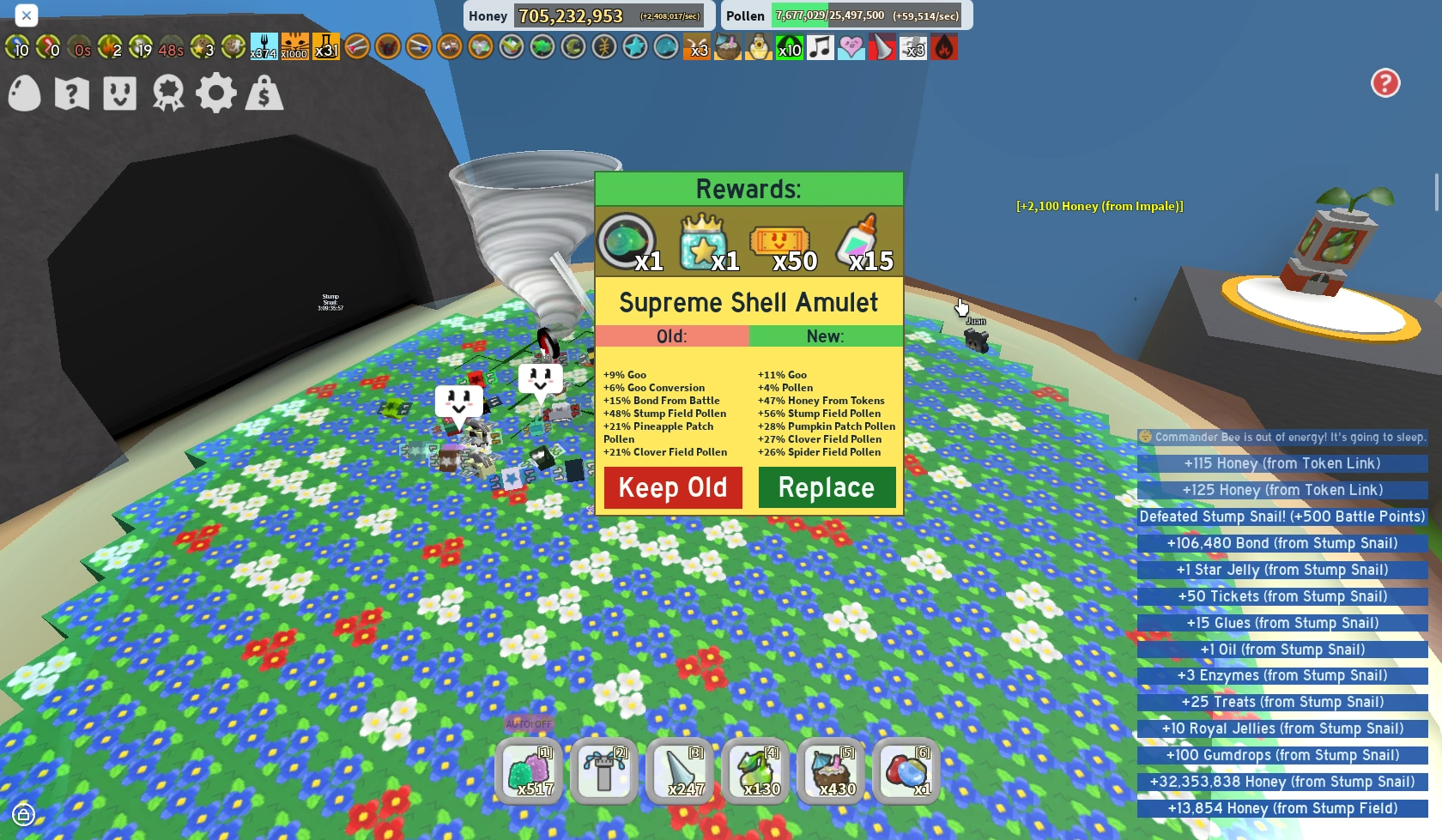
Task: Click the fork buff icon showing x374
Action: tap(264, 47)
